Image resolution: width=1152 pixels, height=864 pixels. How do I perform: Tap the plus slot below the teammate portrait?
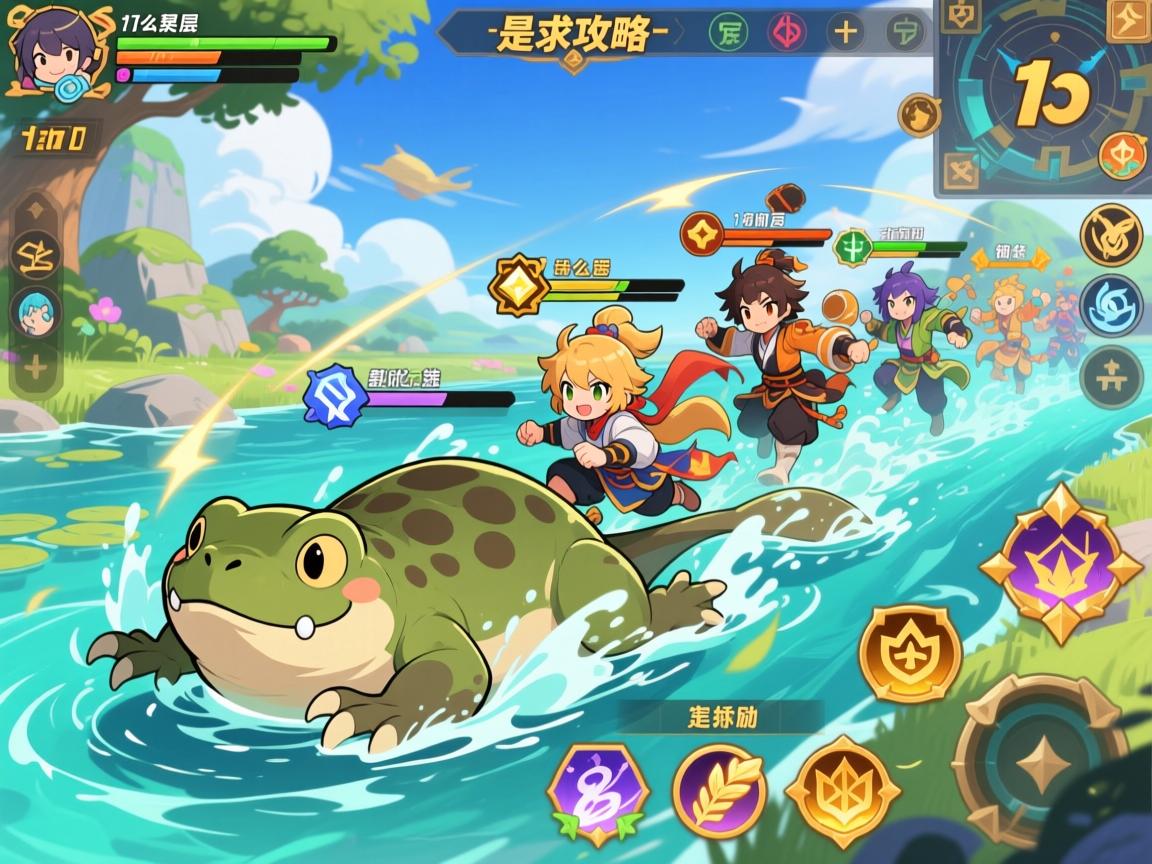coord(35,368)
